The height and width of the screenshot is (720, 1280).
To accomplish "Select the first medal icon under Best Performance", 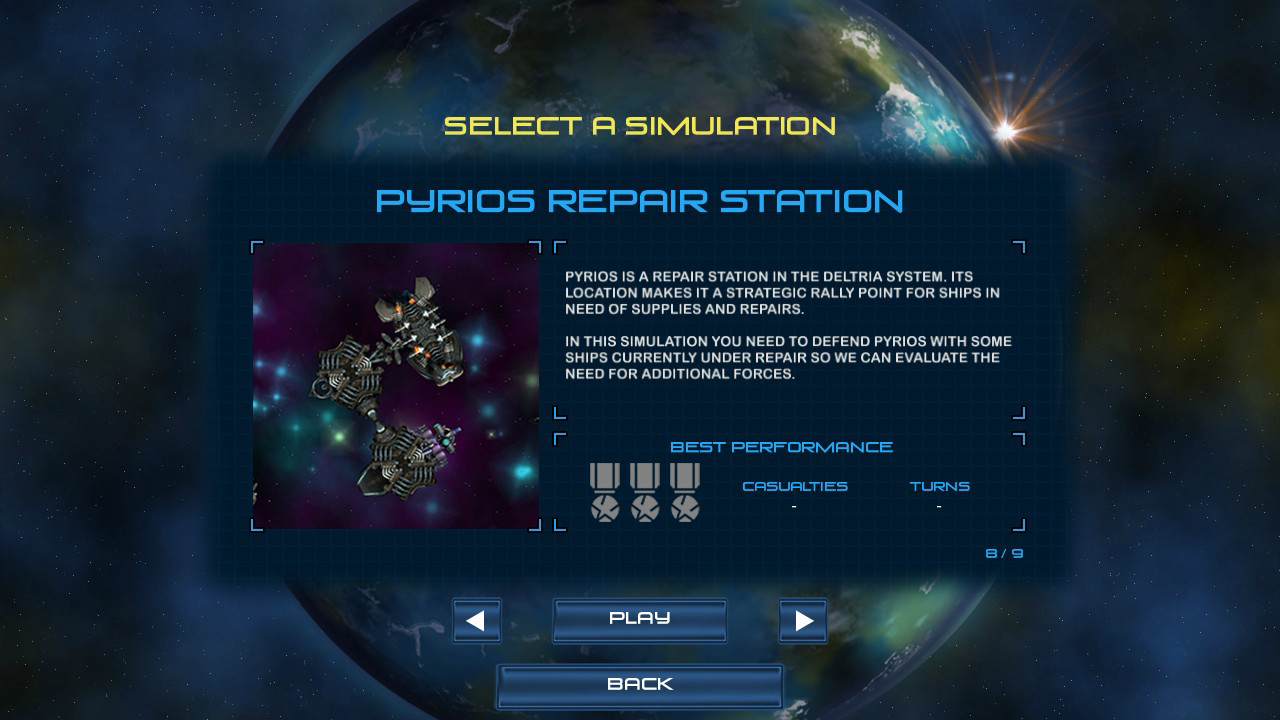I will pyautogui.click(x=606, y=490).
